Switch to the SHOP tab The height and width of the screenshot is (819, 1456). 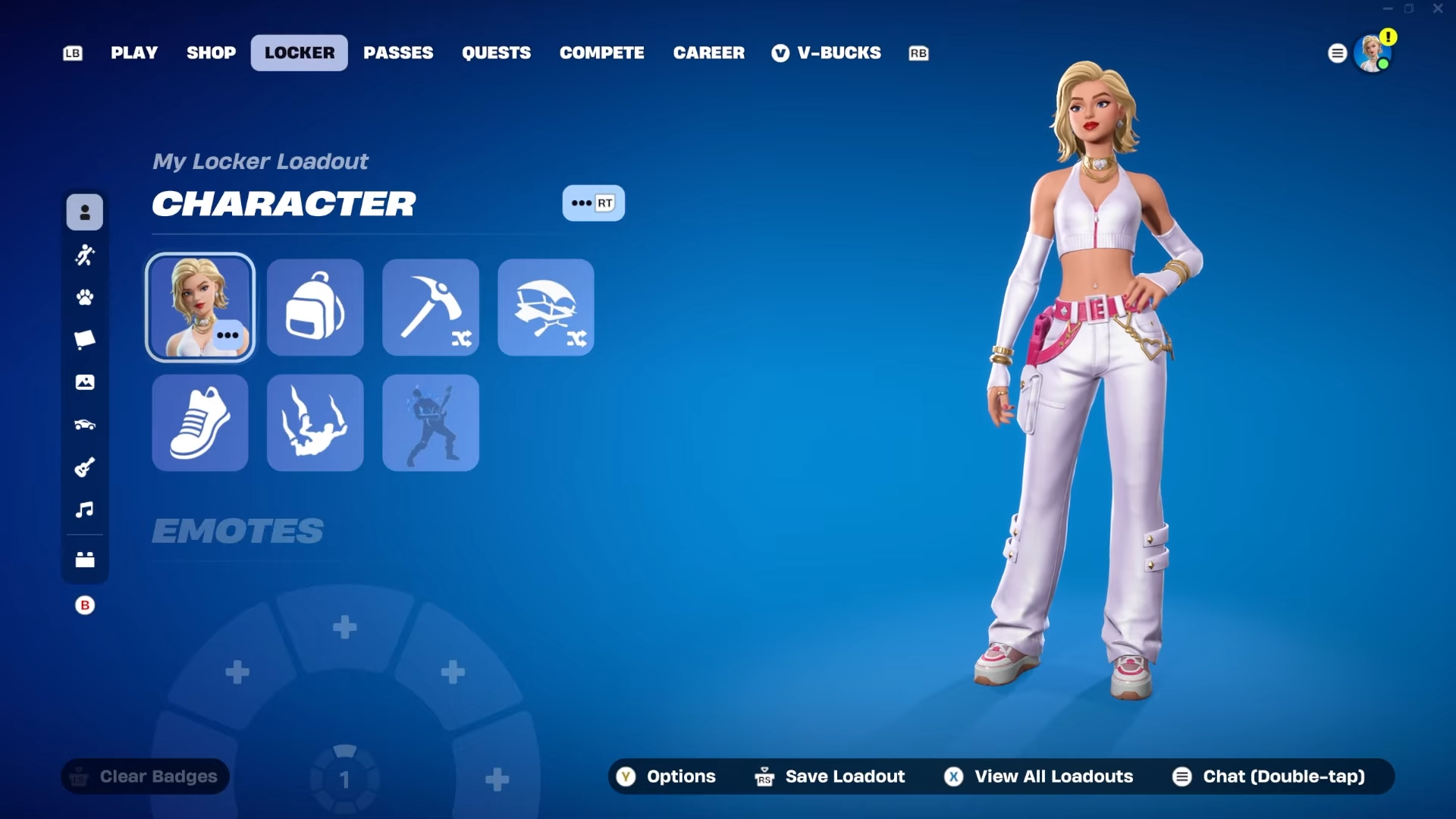click(x=211, y=53)
